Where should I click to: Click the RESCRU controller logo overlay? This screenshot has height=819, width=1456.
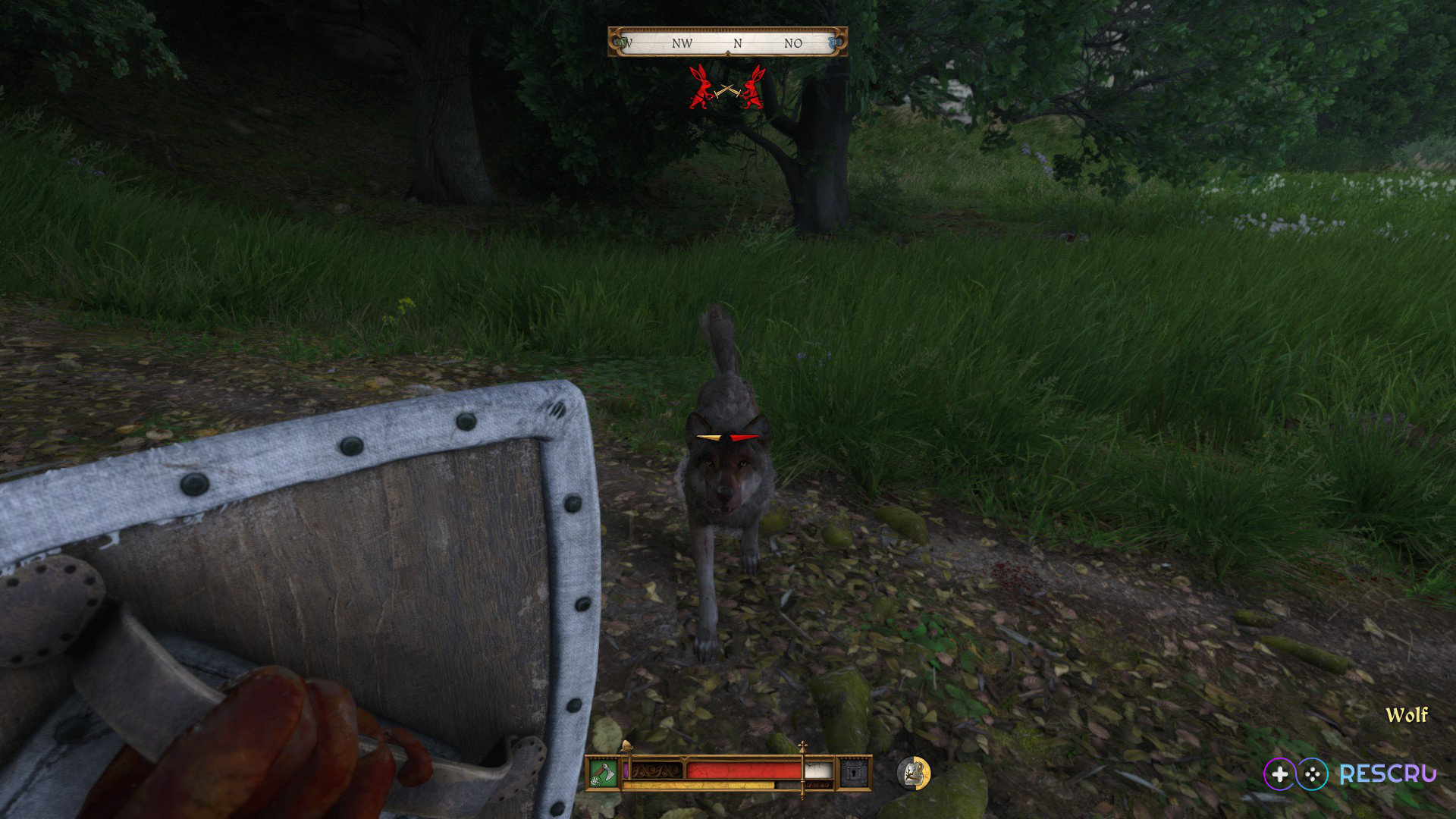(x=1350, y=773)
